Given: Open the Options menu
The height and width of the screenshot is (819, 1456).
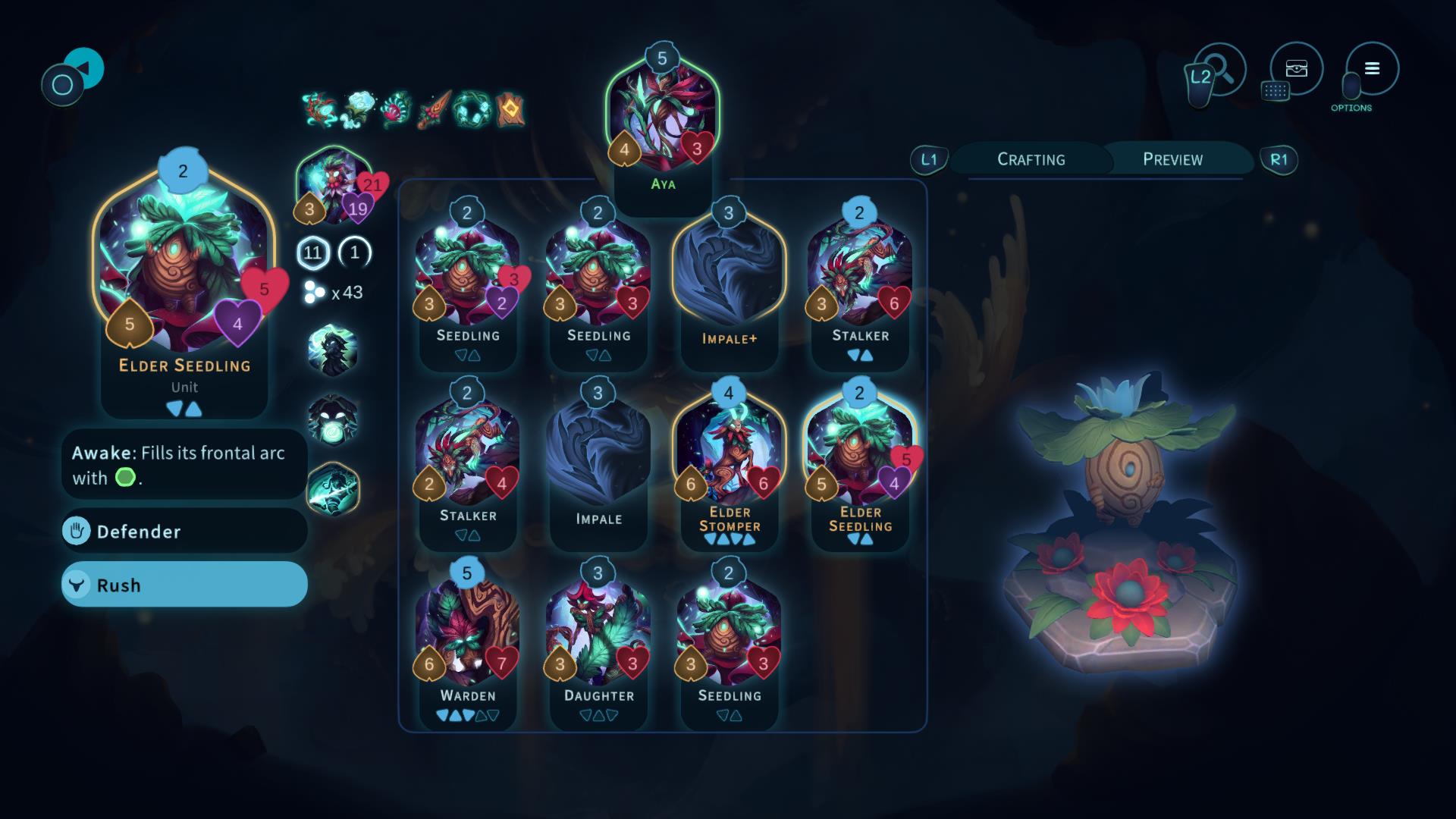Looking at the screenshot, I should point(1372,69).
